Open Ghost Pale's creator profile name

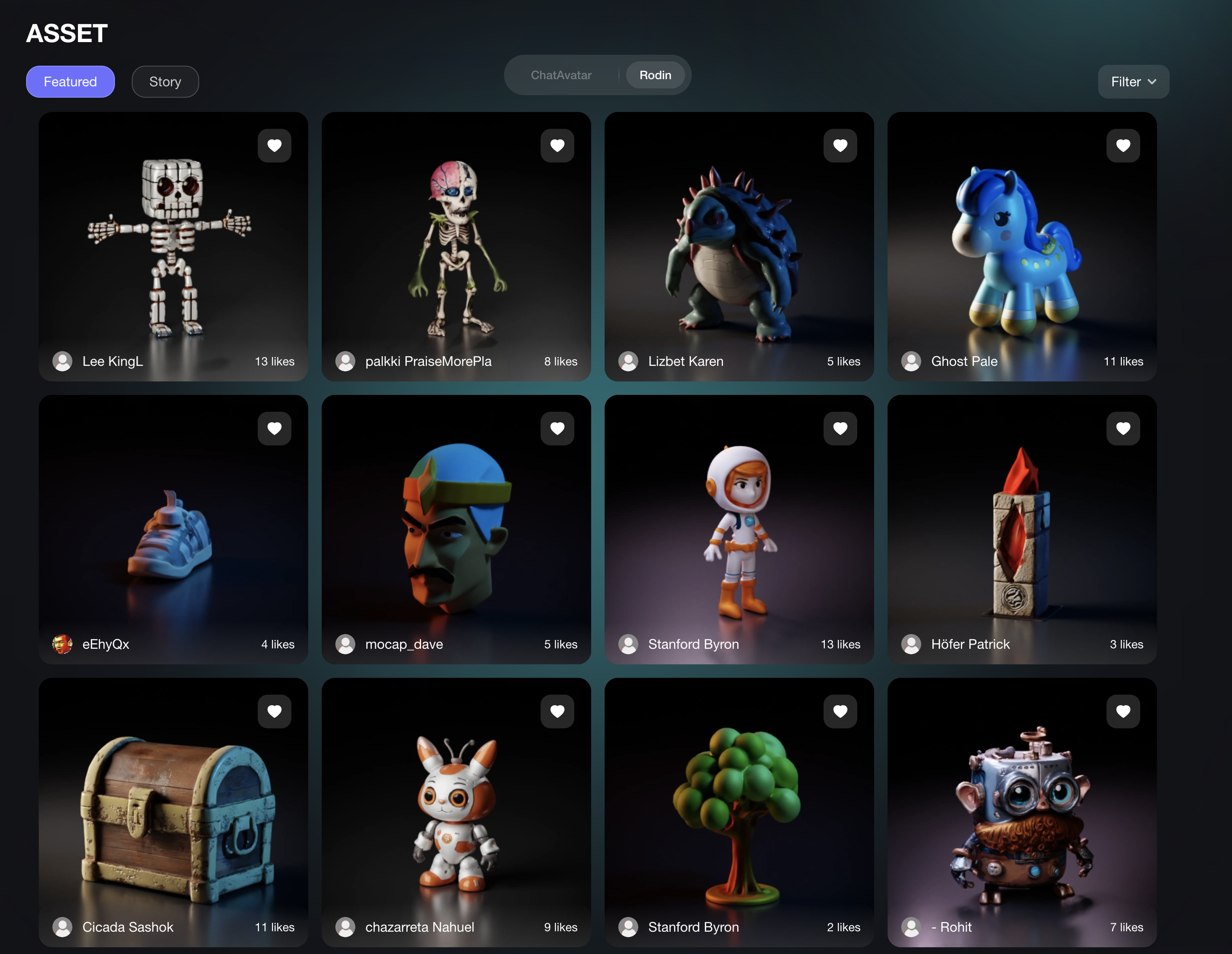[x=964, y=361]
